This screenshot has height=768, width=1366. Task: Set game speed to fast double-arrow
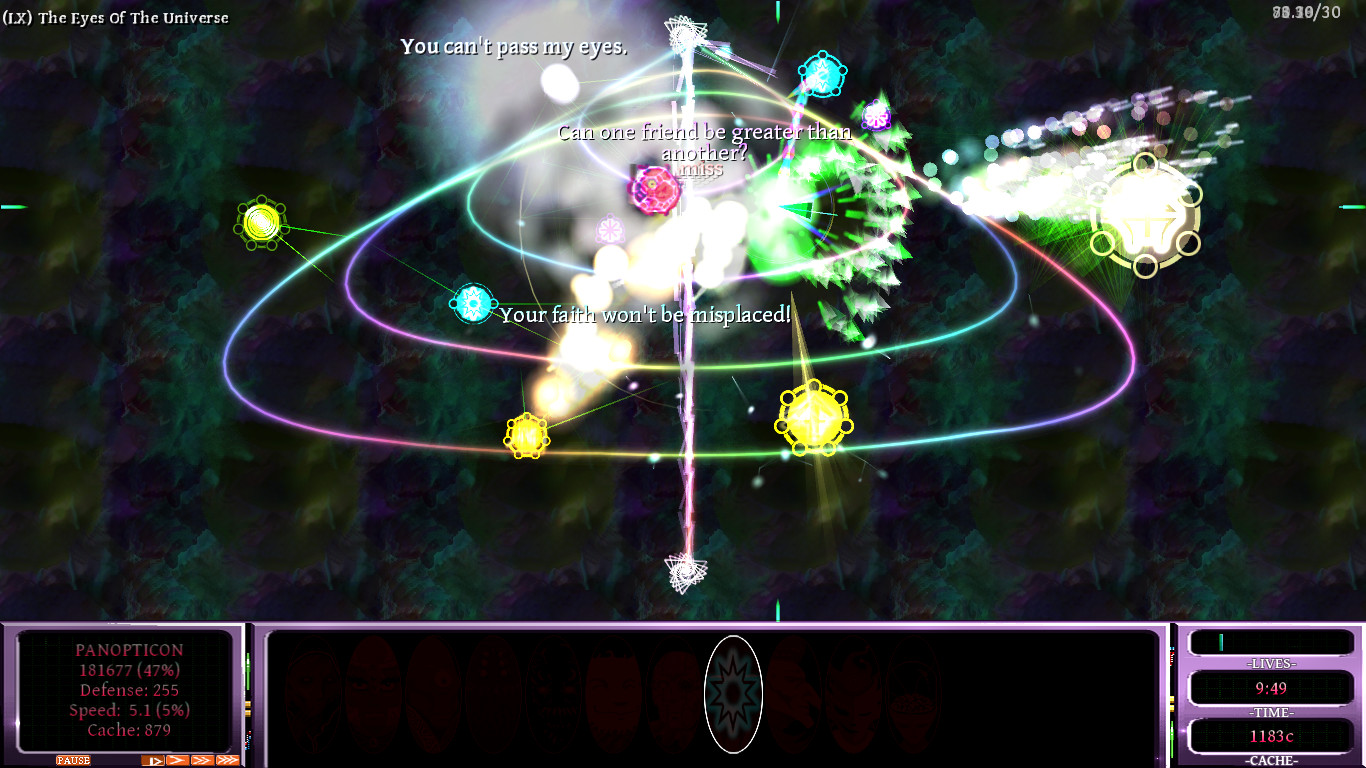coord(202,760)
